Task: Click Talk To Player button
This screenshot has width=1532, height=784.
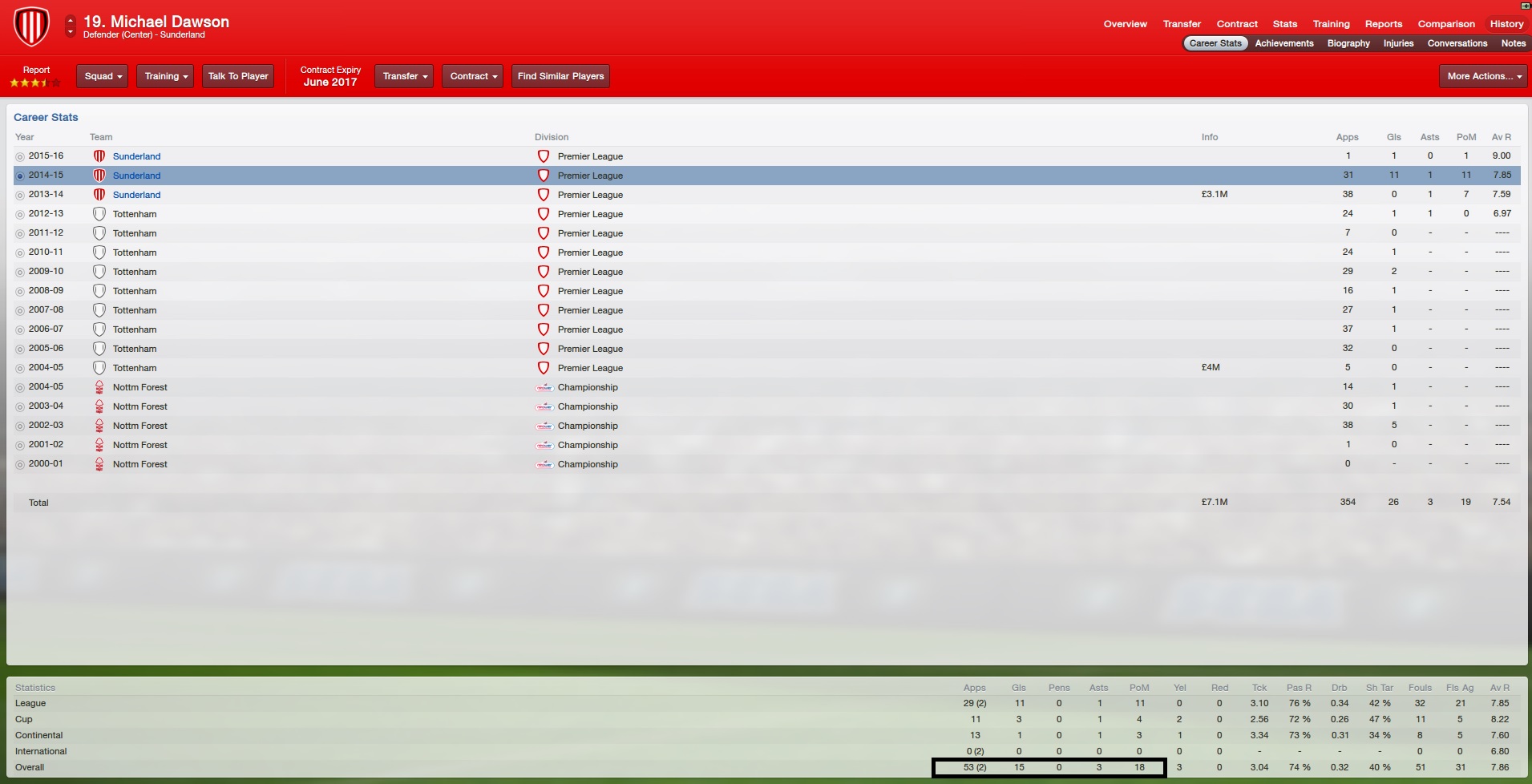Action: tap(238, 76)
